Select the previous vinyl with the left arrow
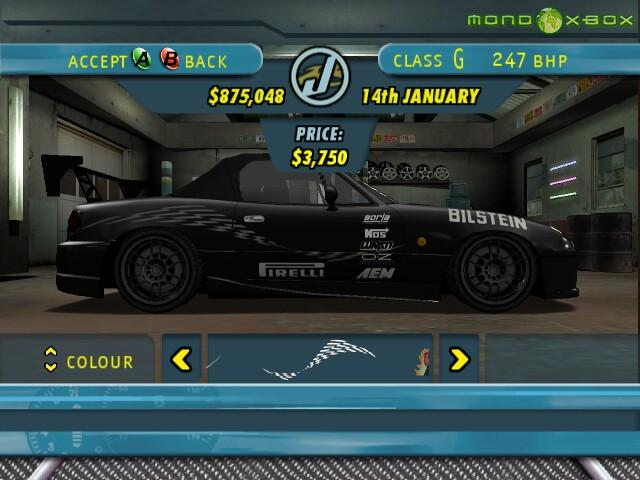Viewport: 640px width, 480px height. pyautogui.click(x=181, y=358)
